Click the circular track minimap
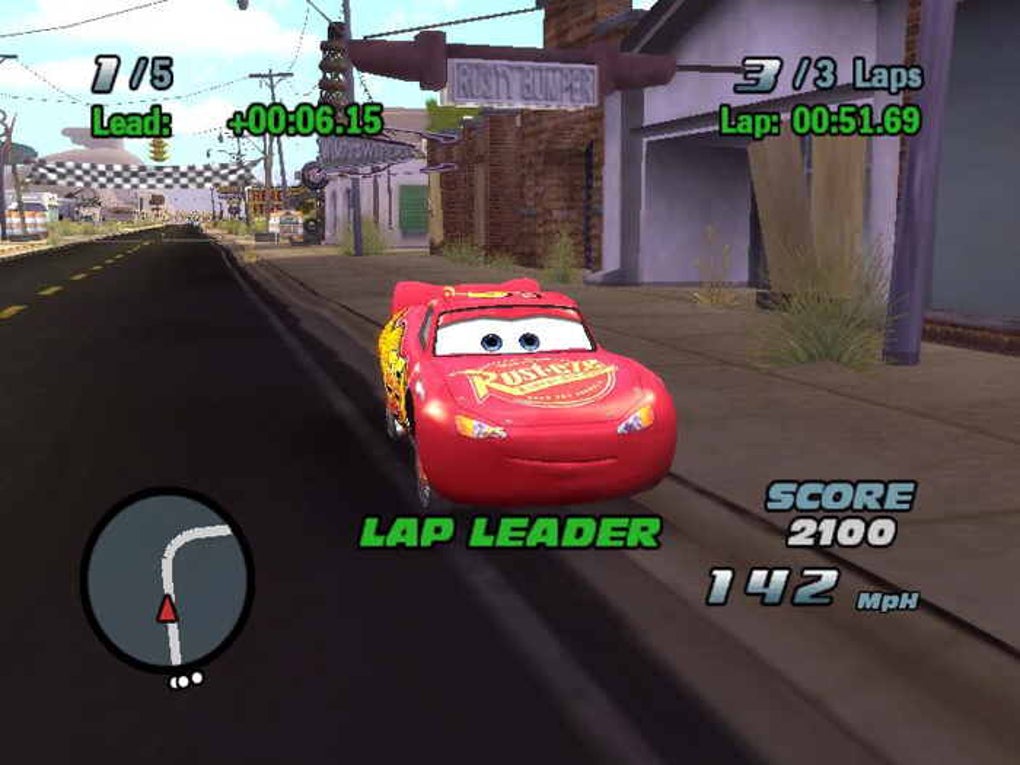Image resolution: width=1020 pixels, height=765 pixels. click(x=167, y=580)
